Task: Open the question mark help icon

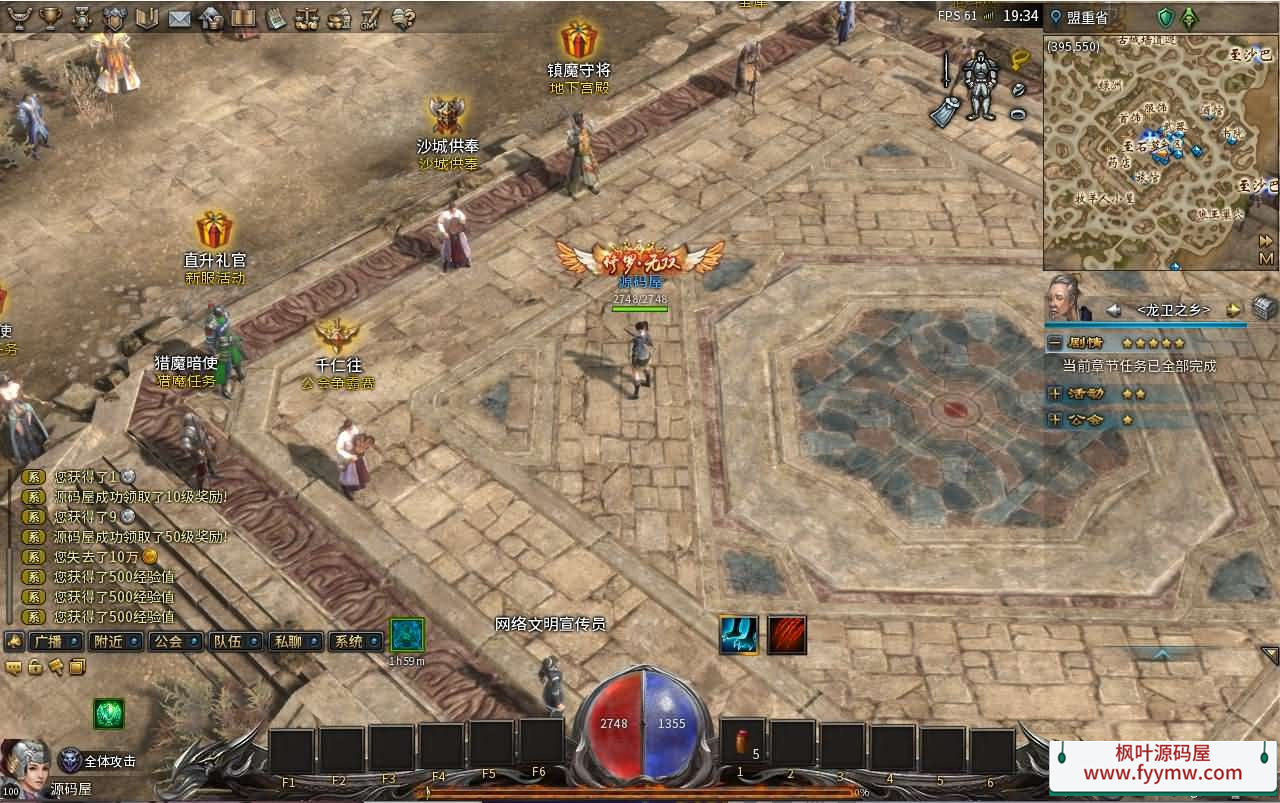Action: point(403,17)
